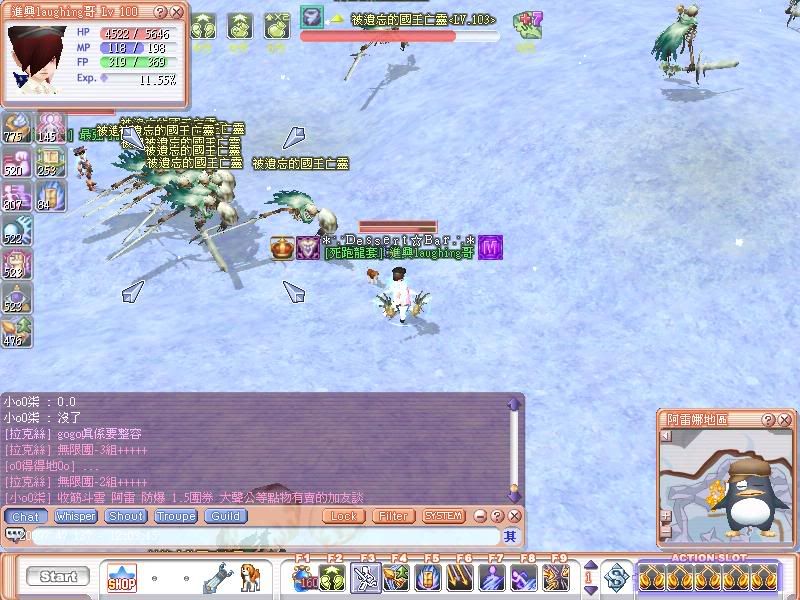
Task: Open the SHOP icon on taskbar
Action: pos(122,577)
